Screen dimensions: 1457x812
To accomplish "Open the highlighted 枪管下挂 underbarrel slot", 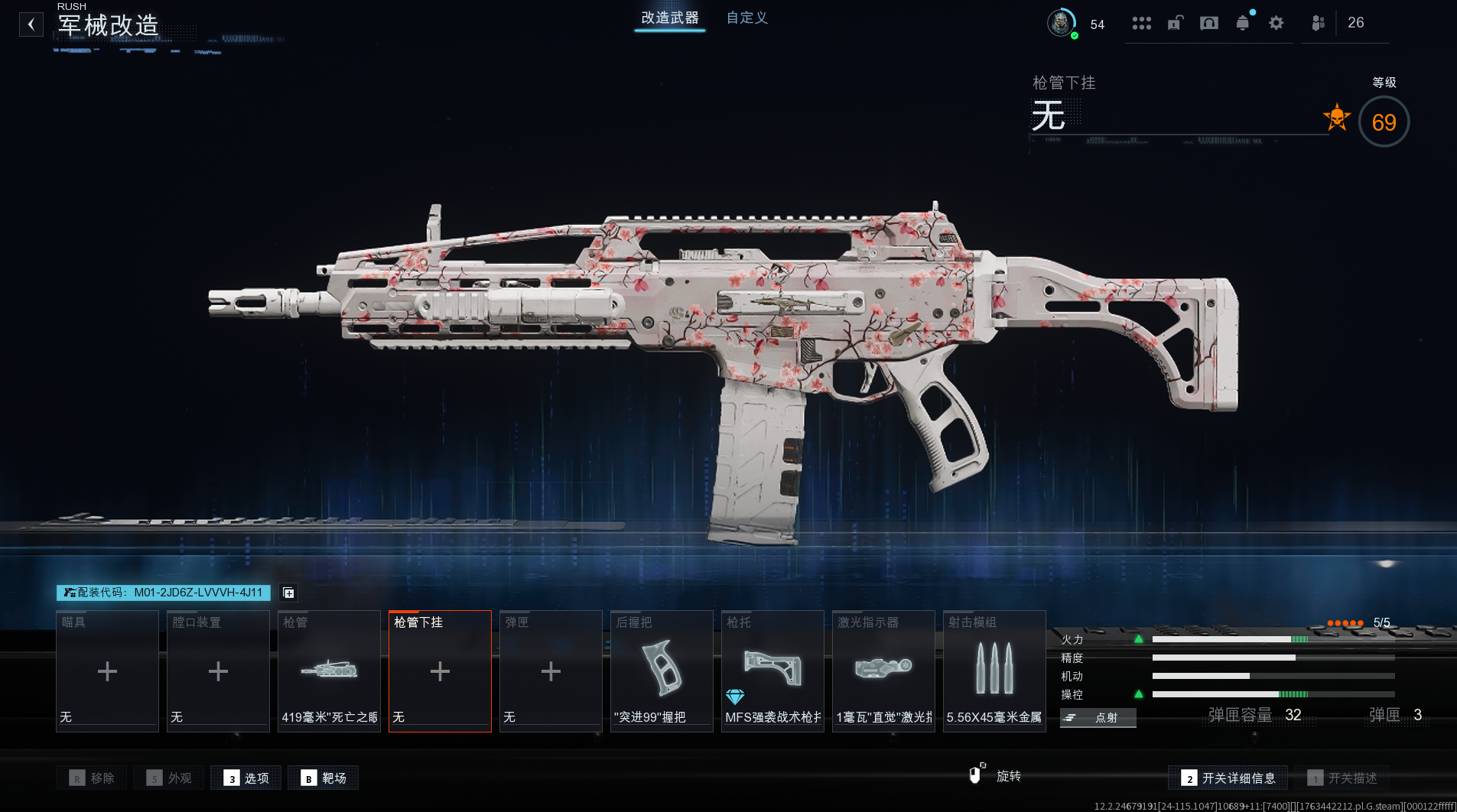I will pyautogui.click(x=440, y=671).
